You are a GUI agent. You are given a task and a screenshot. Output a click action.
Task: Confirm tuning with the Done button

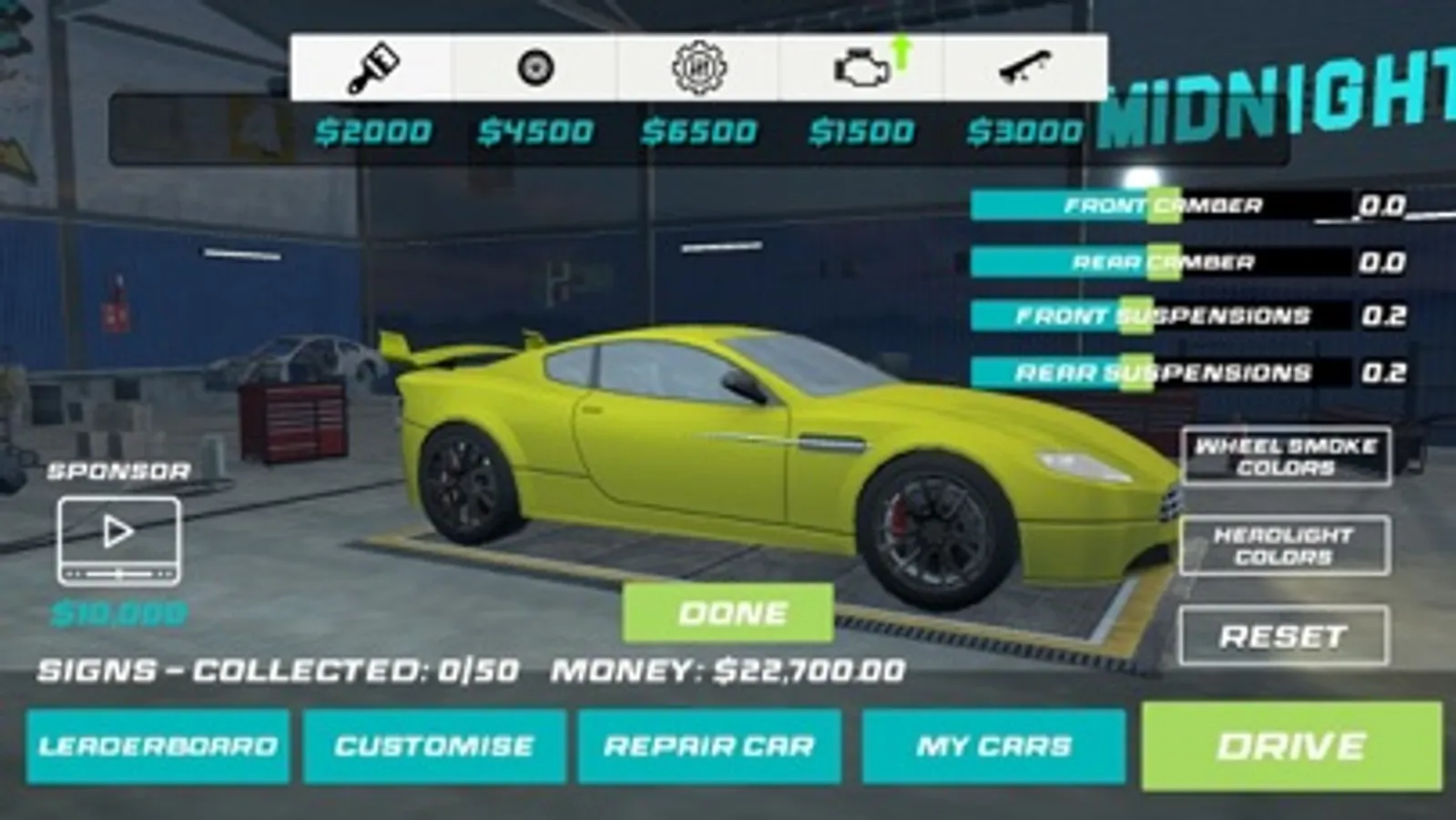coord(727,612)
